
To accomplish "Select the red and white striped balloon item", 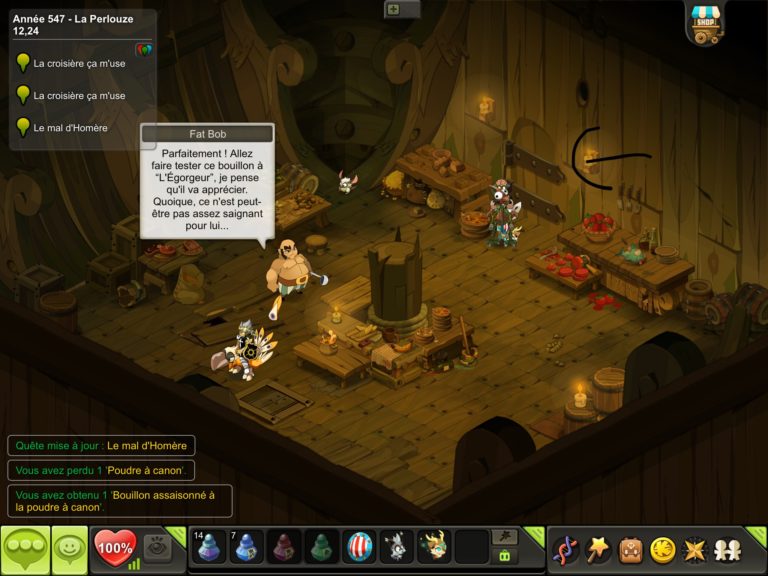I will point(360,547).
